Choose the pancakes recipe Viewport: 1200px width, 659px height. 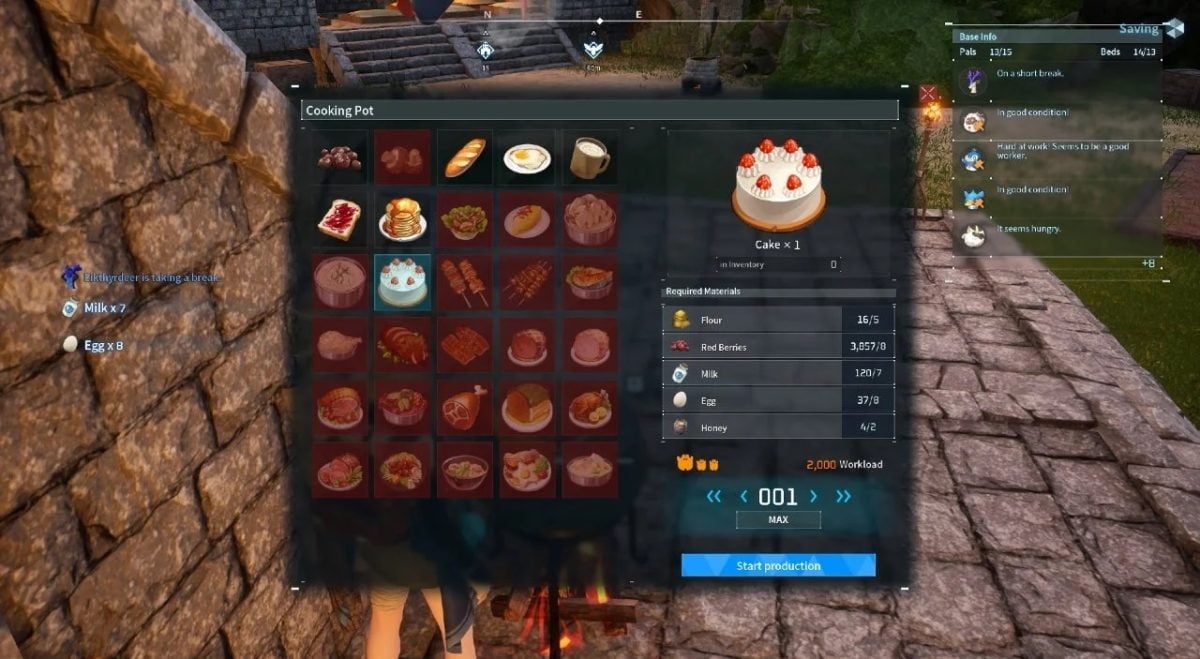click(402, 219)
